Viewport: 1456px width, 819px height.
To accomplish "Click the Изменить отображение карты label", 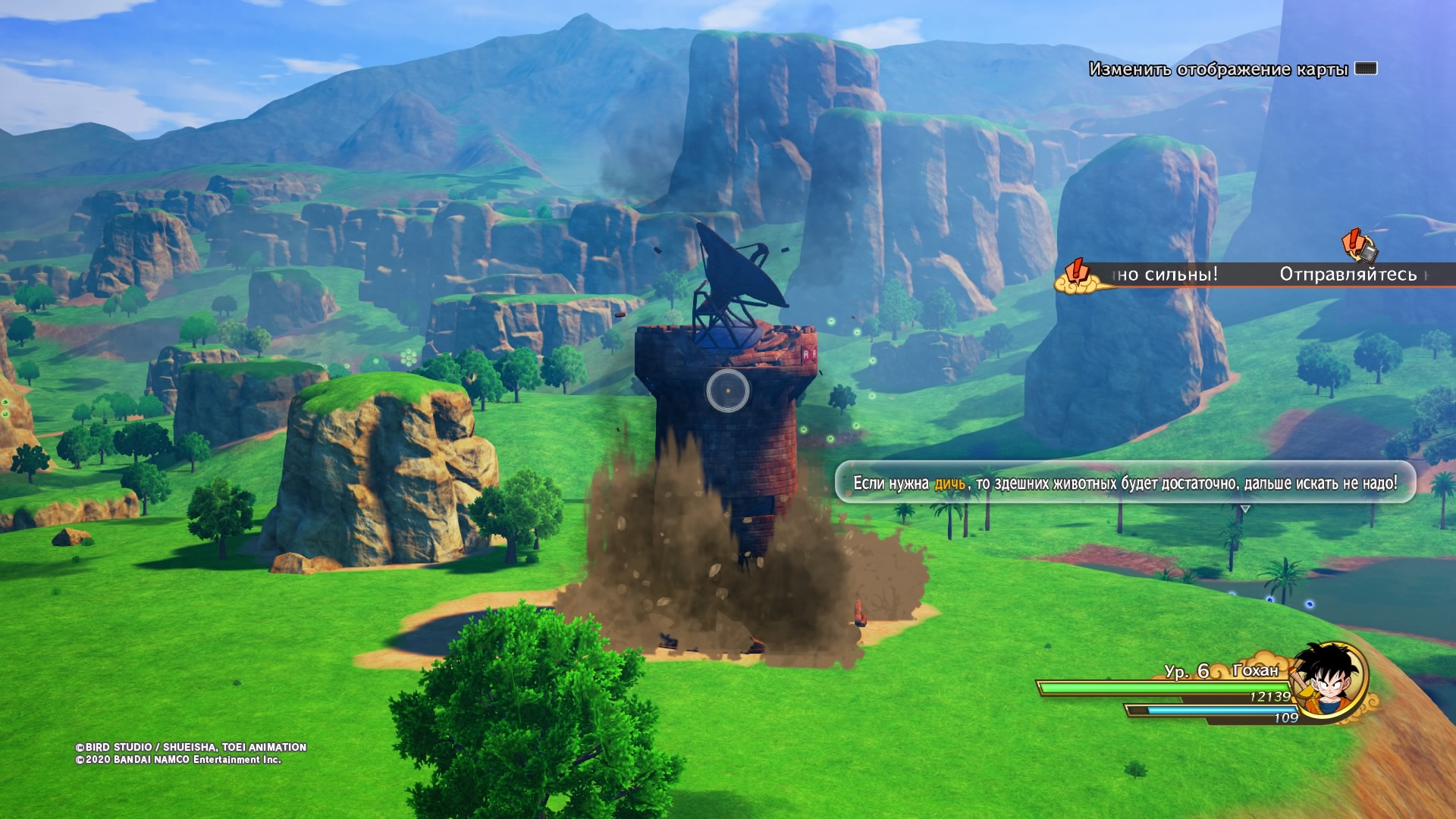I will 1218,70.
